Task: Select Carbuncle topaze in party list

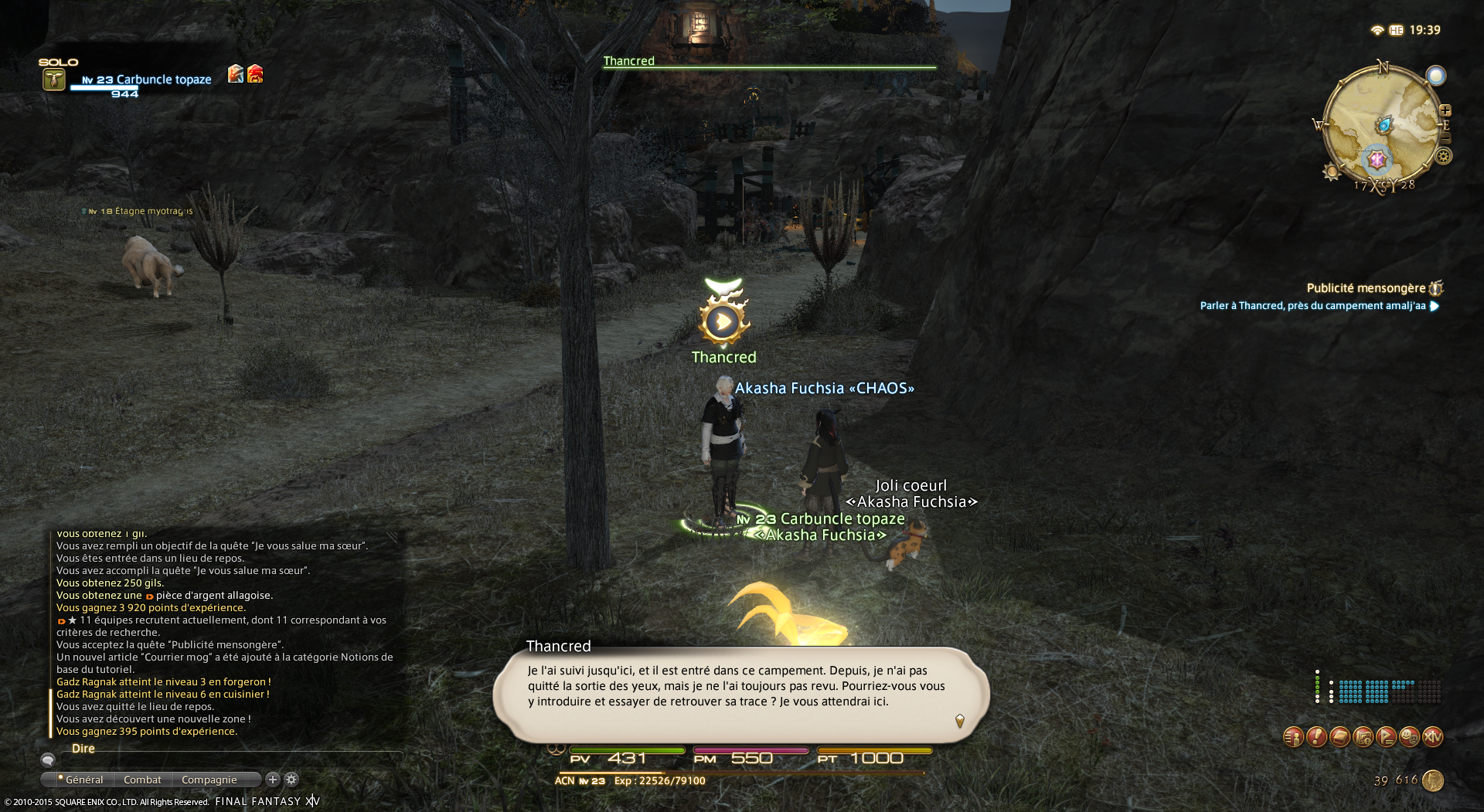Action: pyautogui.click(x=163, y=80)
